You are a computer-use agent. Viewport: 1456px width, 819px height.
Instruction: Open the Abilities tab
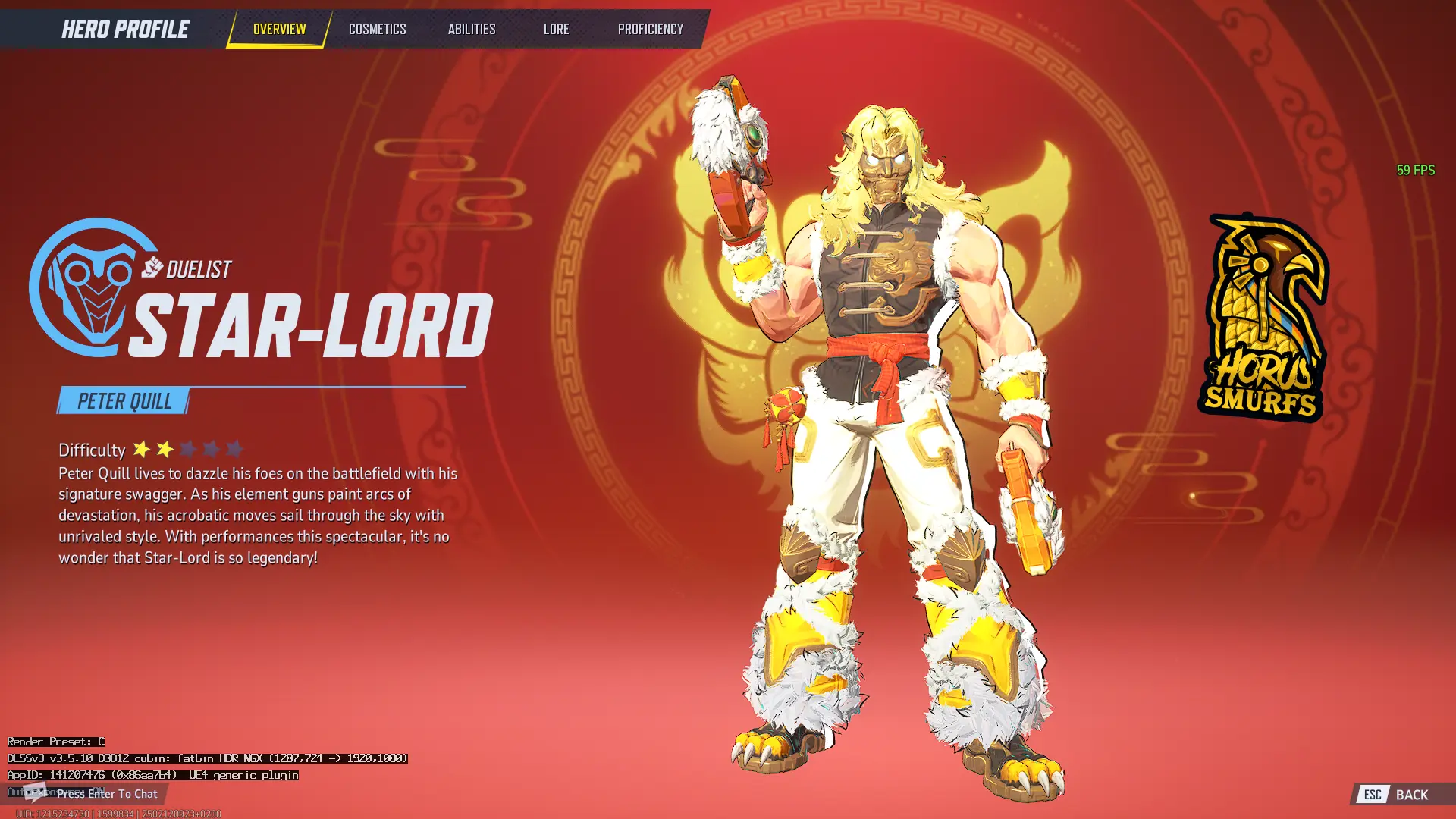coord(471,29)
